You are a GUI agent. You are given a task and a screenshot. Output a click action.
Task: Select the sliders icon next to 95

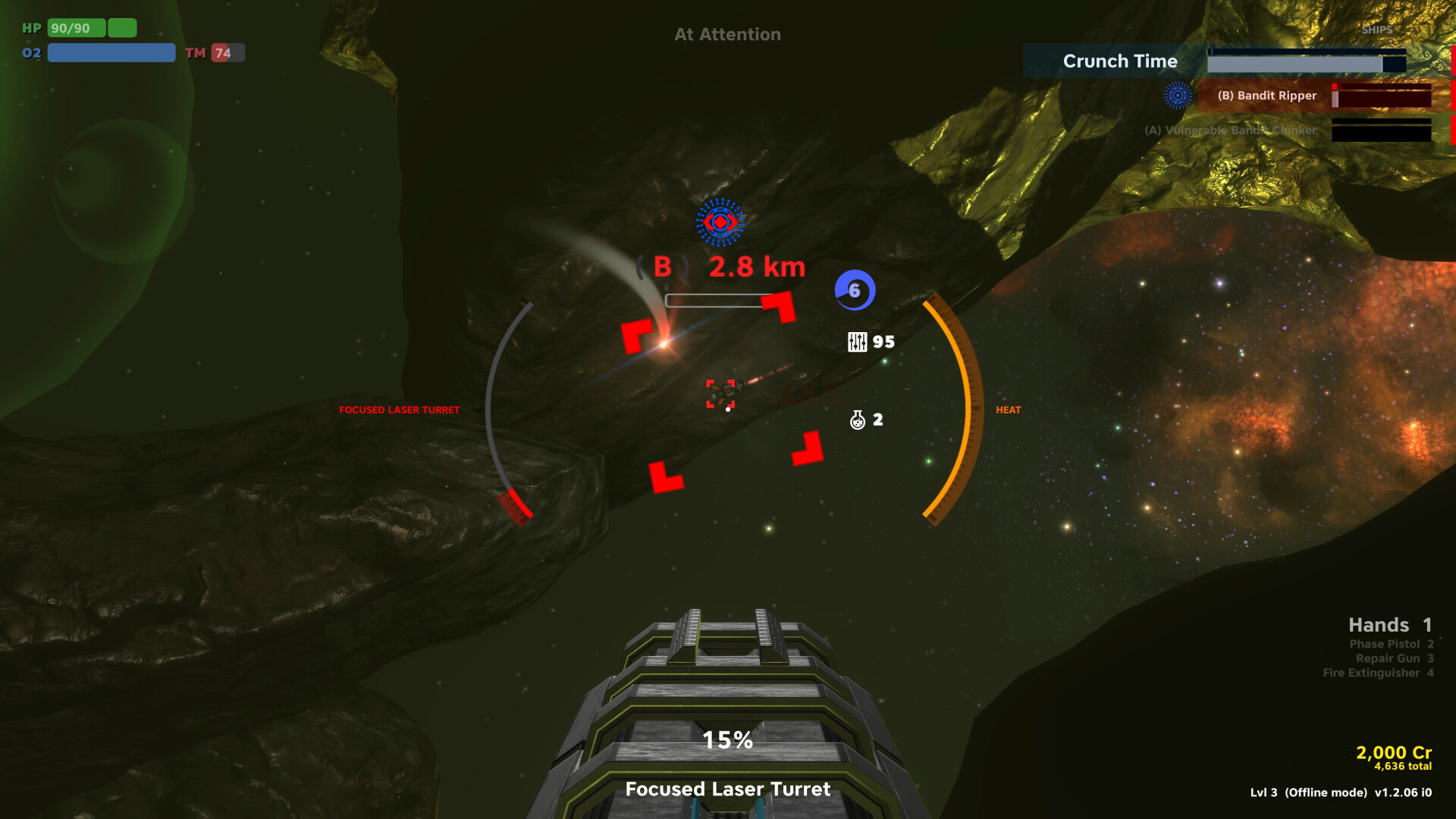(x=858, y=343)
